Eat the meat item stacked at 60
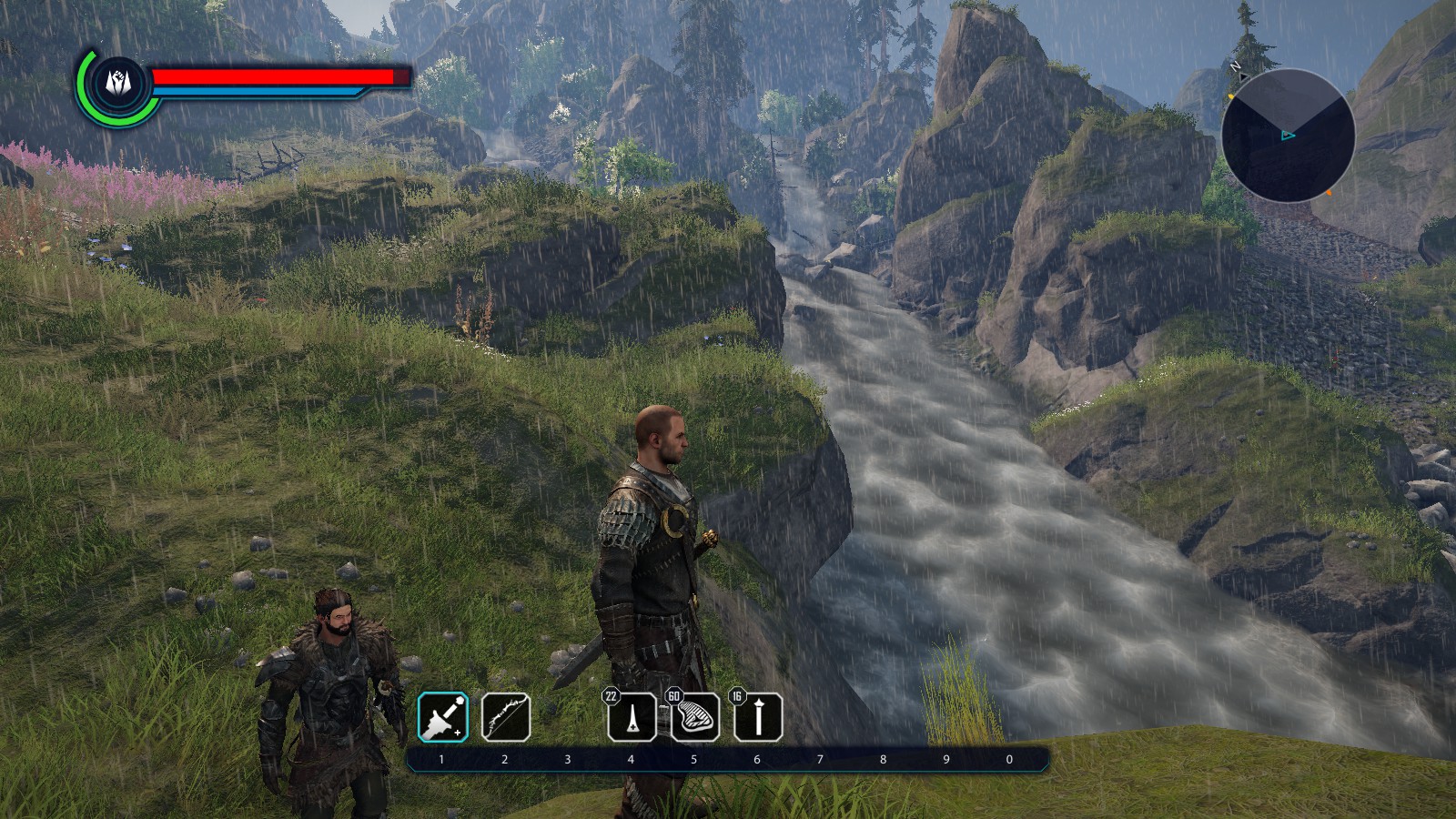Image resolution: width=1456 pixels, height=819 pixels. click(x=695, y=717)
